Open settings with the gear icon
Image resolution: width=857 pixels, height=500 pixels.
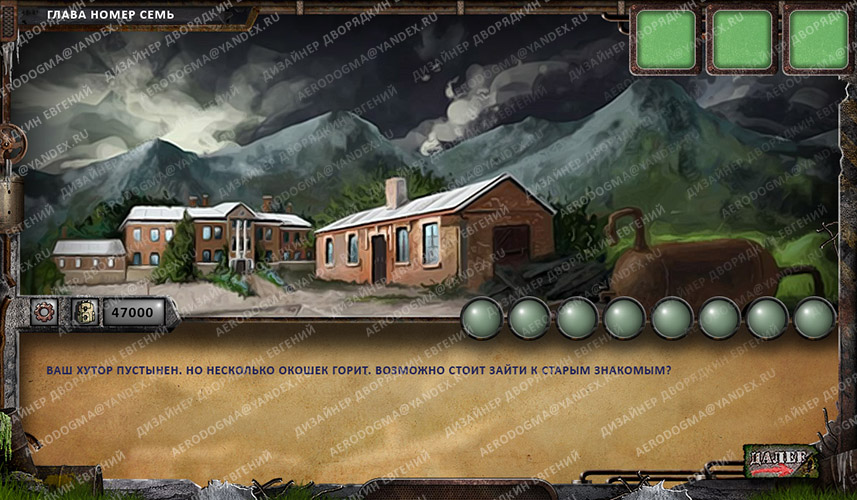tap(44, 312)
